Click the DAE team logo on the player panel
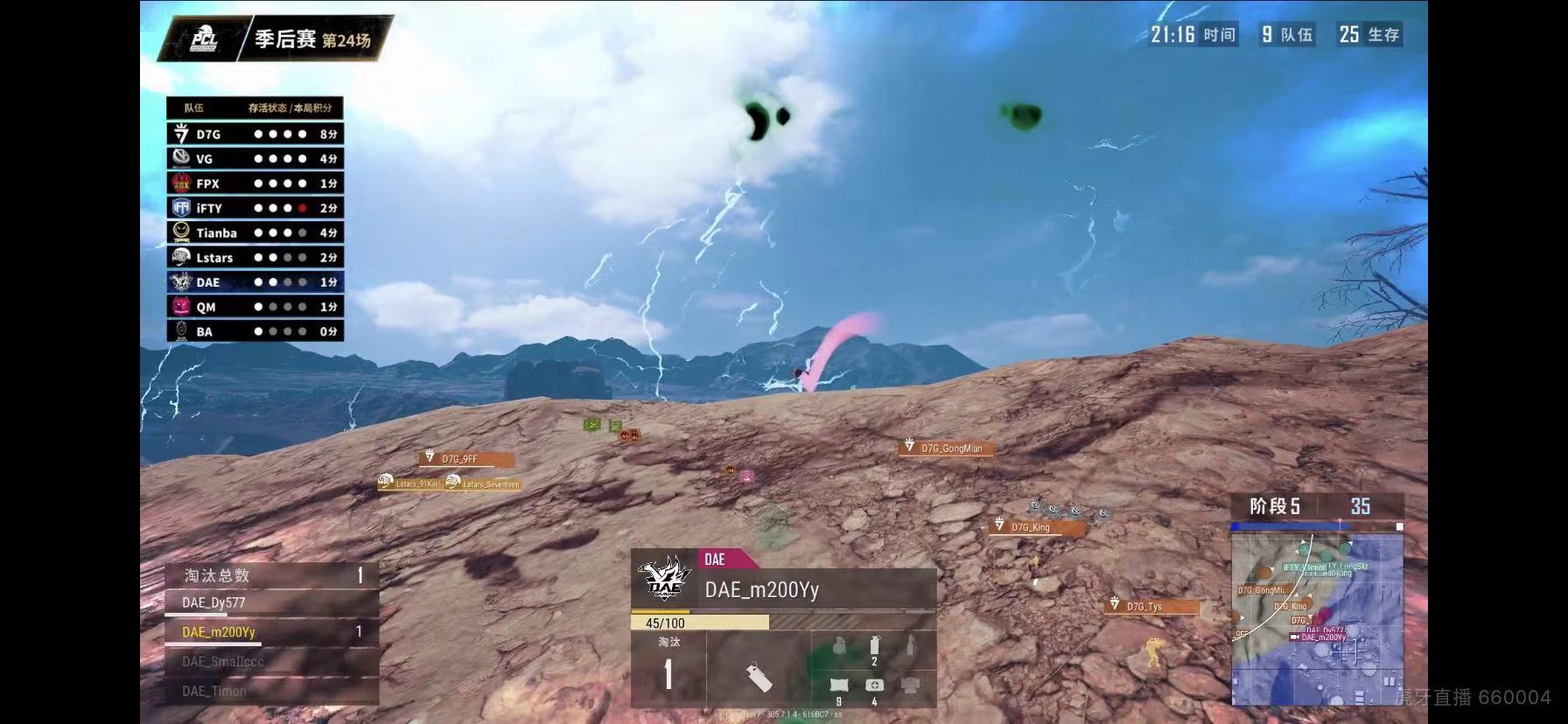This screenshot has width=1568, height=724. [x=666, y=578]
